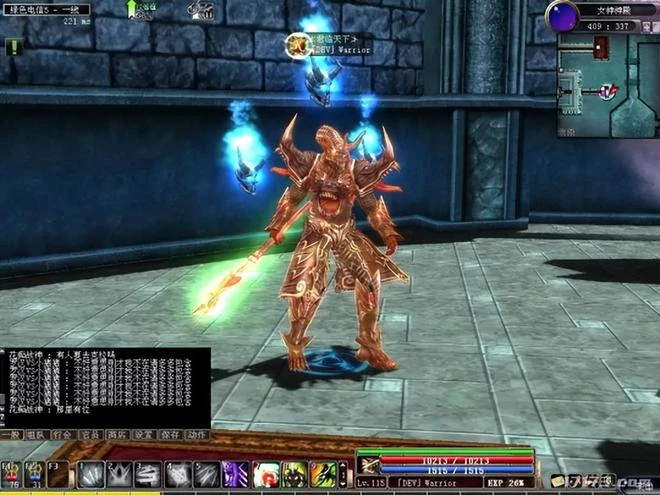660x495 pixels.
Task: Toggle the small button beside the coordinates
Action: point(647,25)
